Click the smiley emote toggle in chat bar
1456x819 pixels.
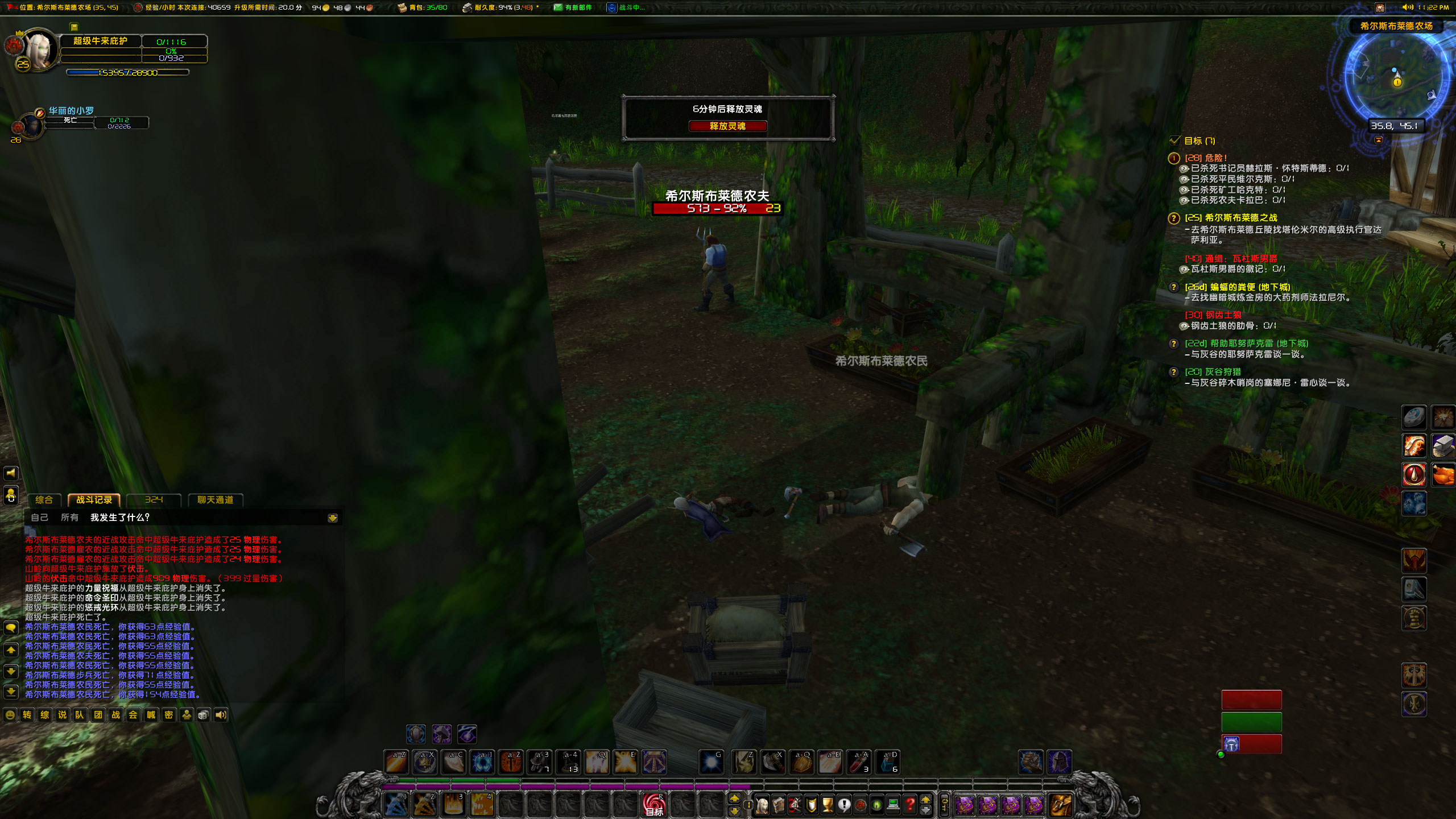click(x=10, y=715)
